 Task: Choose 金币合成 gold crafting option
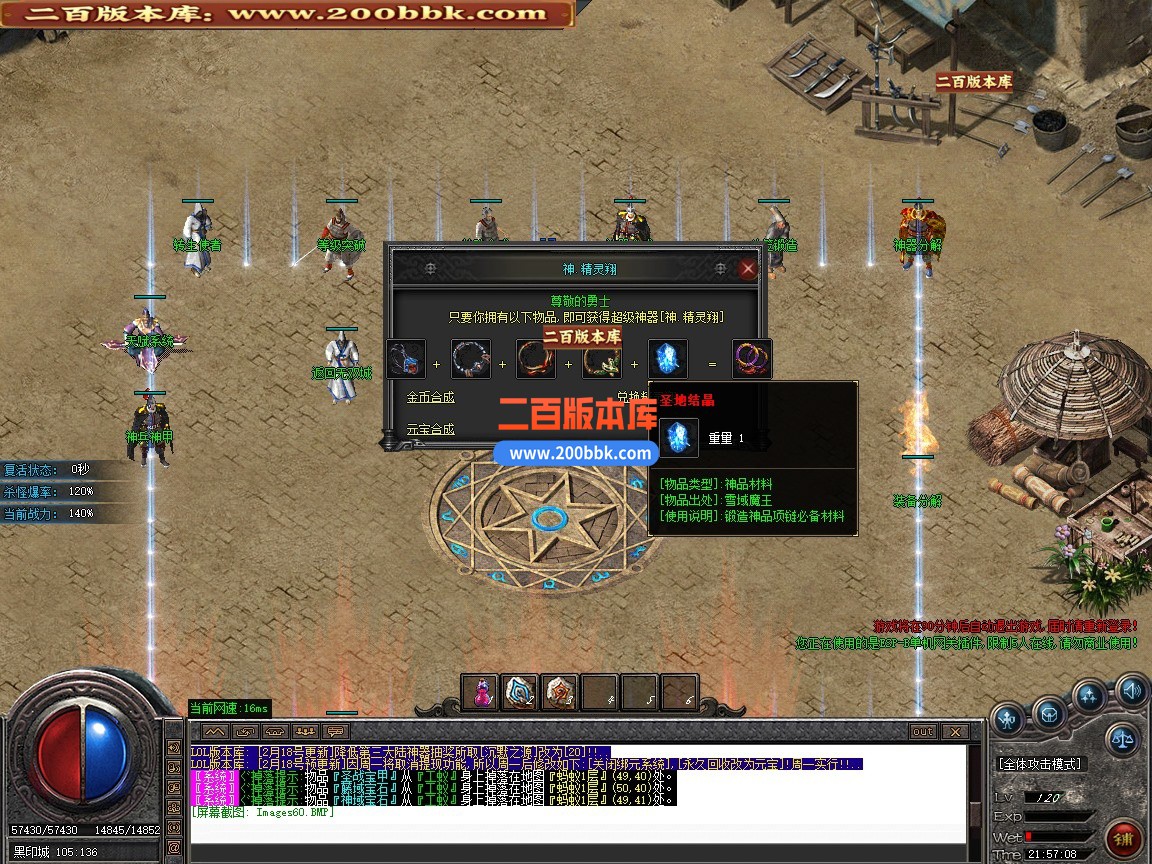(430, 397)
